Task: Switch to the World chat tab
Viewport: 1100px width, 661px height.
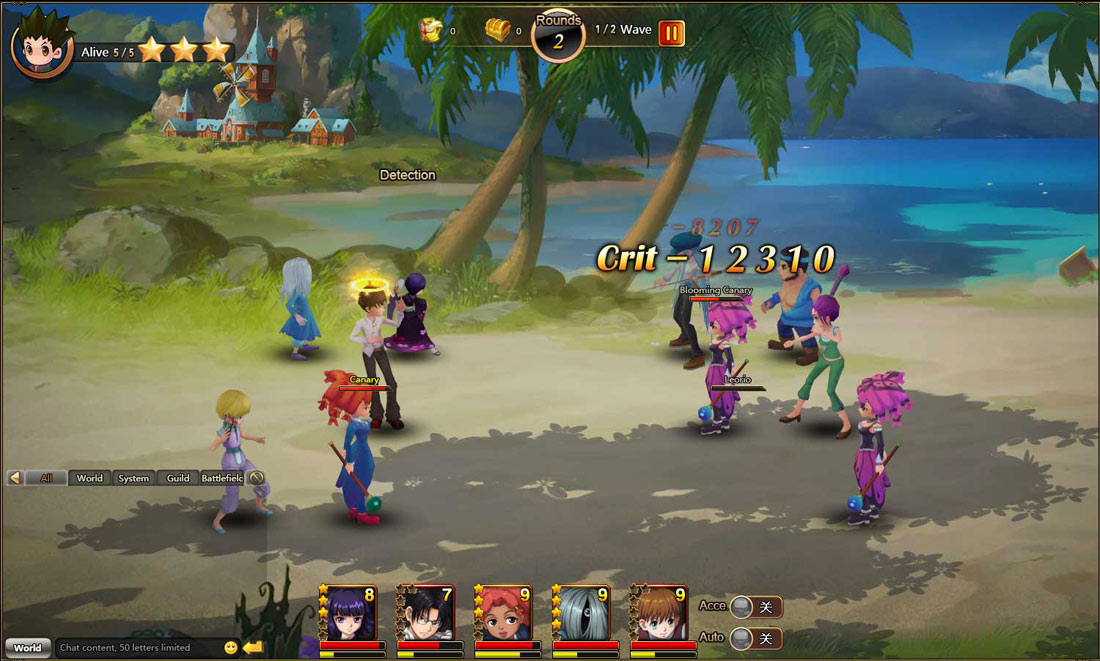Action: pos(90,478)
